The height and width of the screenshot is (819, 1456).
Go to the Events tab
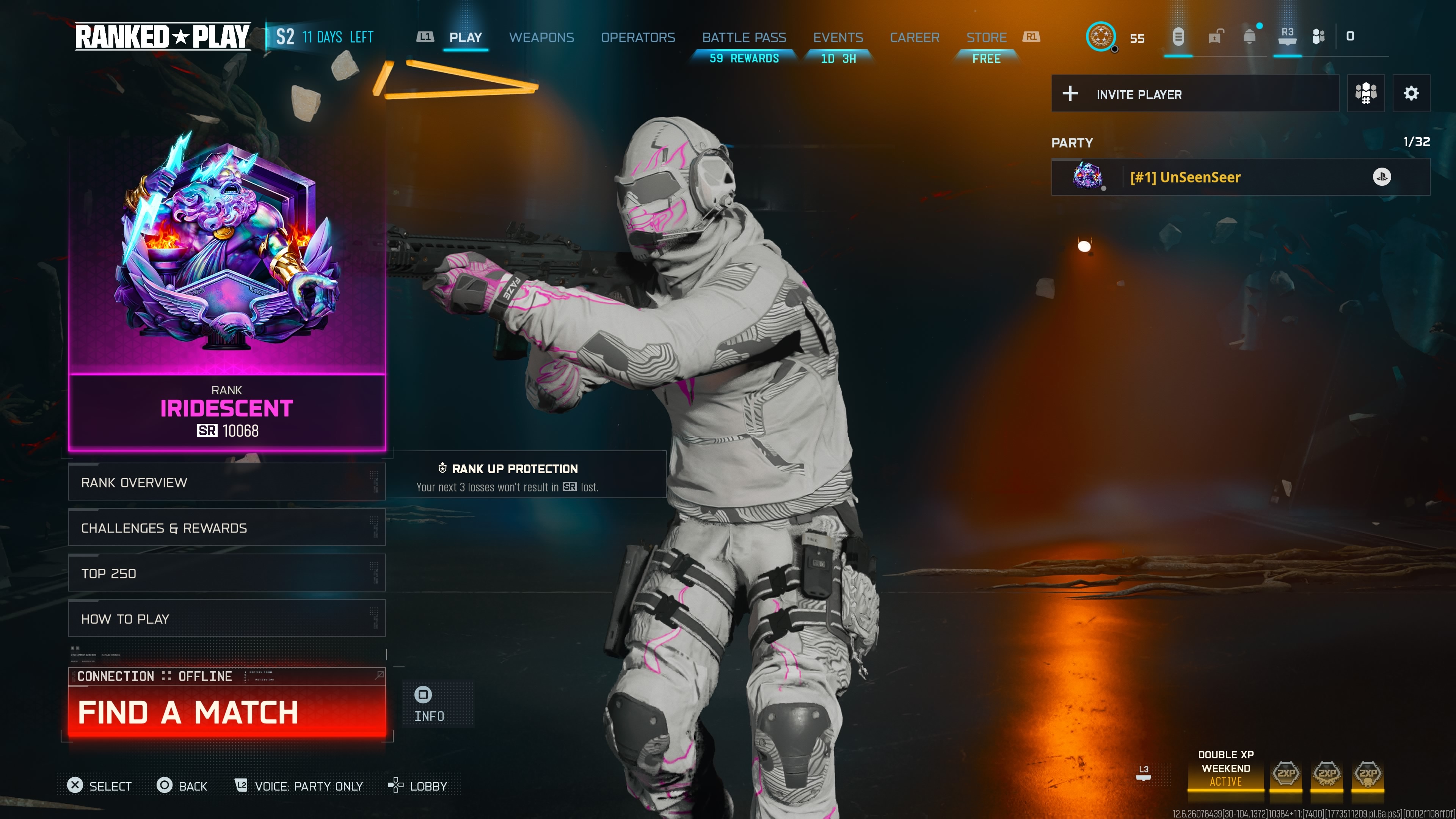point(838,37)
